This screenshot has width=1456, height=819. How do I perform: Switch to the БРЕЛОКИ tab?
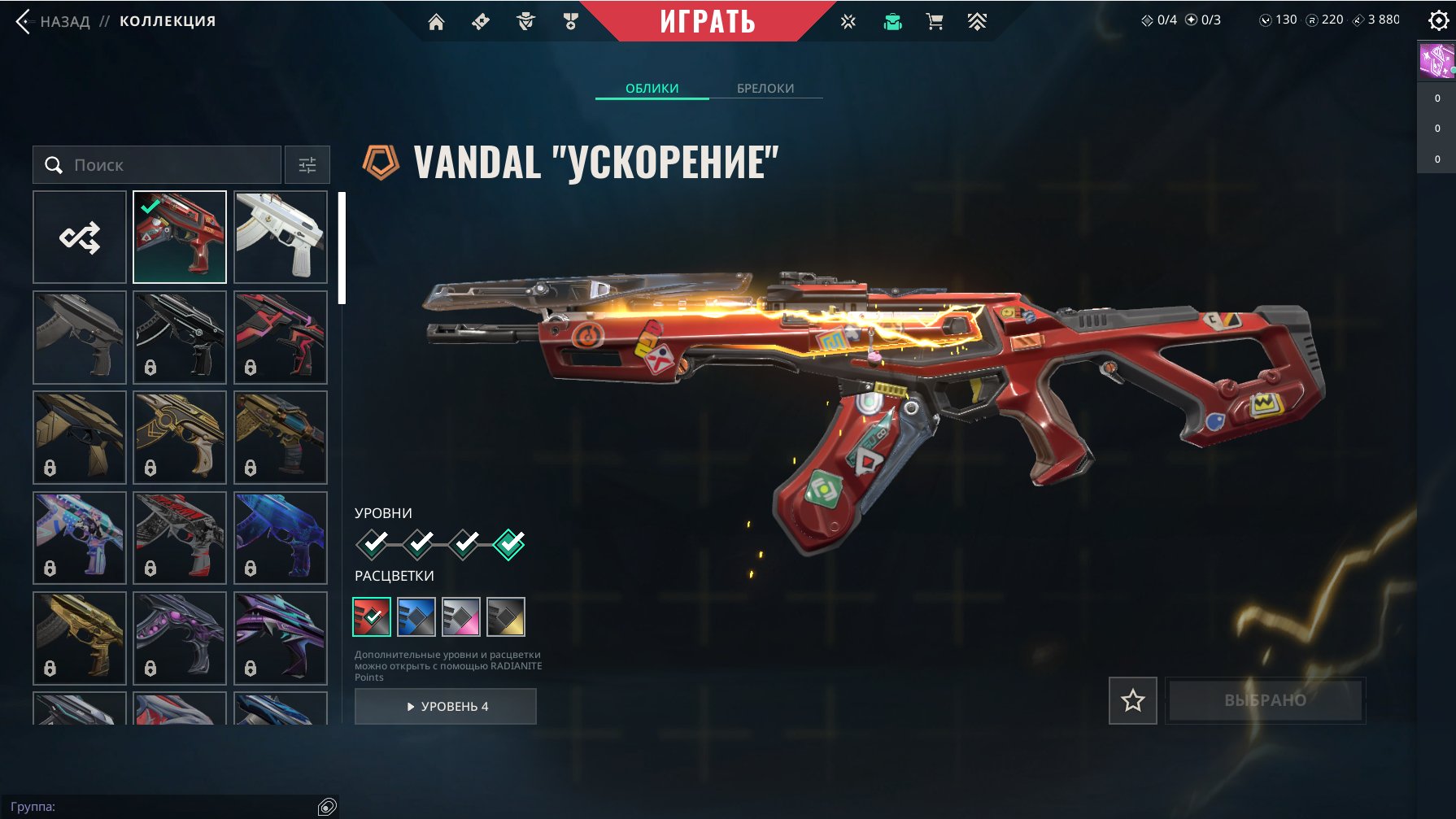(x=765, y=88)
